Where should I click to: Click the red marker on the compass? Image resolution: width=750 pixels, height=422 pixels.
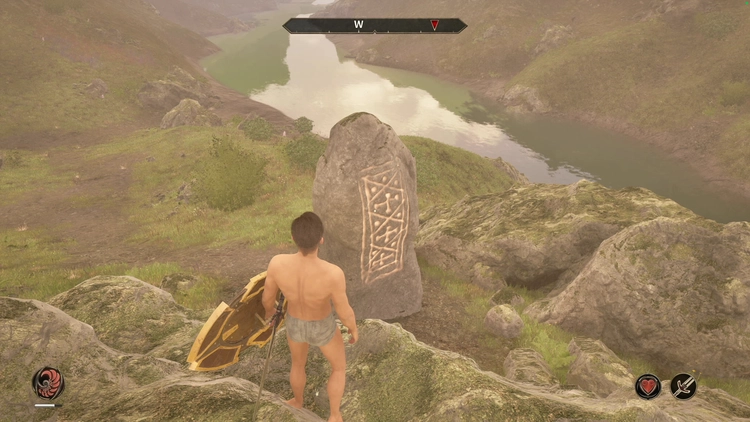(434, 25)
